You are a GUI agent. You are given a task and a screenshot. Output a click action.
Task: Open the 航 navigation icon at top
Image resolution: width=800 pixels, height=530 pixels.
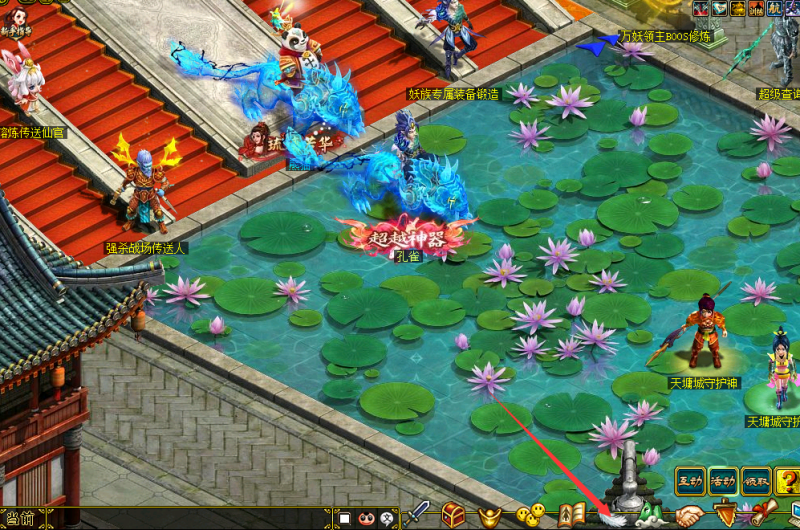click(776, 8)
